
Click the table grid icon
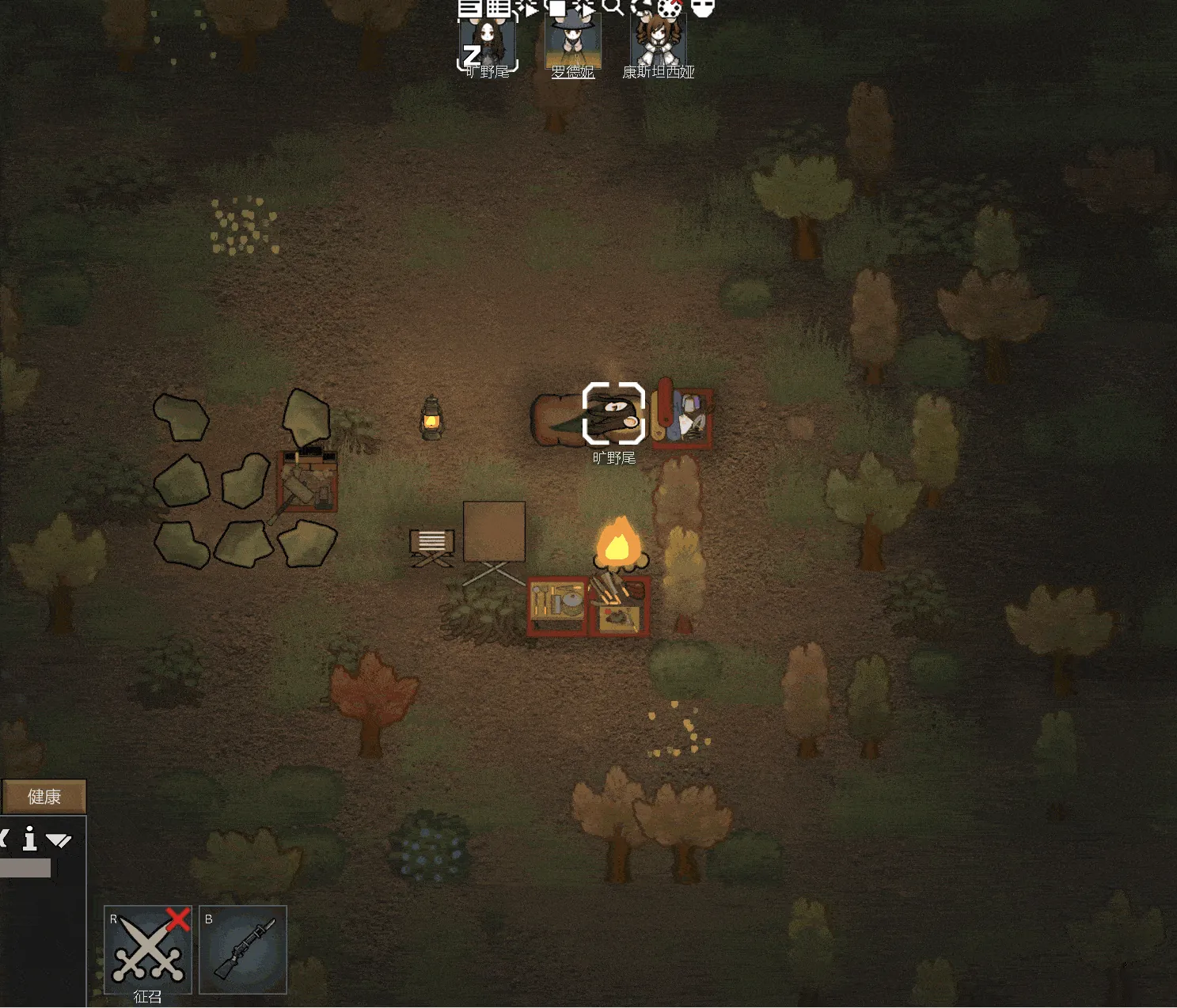coord(499,8)
